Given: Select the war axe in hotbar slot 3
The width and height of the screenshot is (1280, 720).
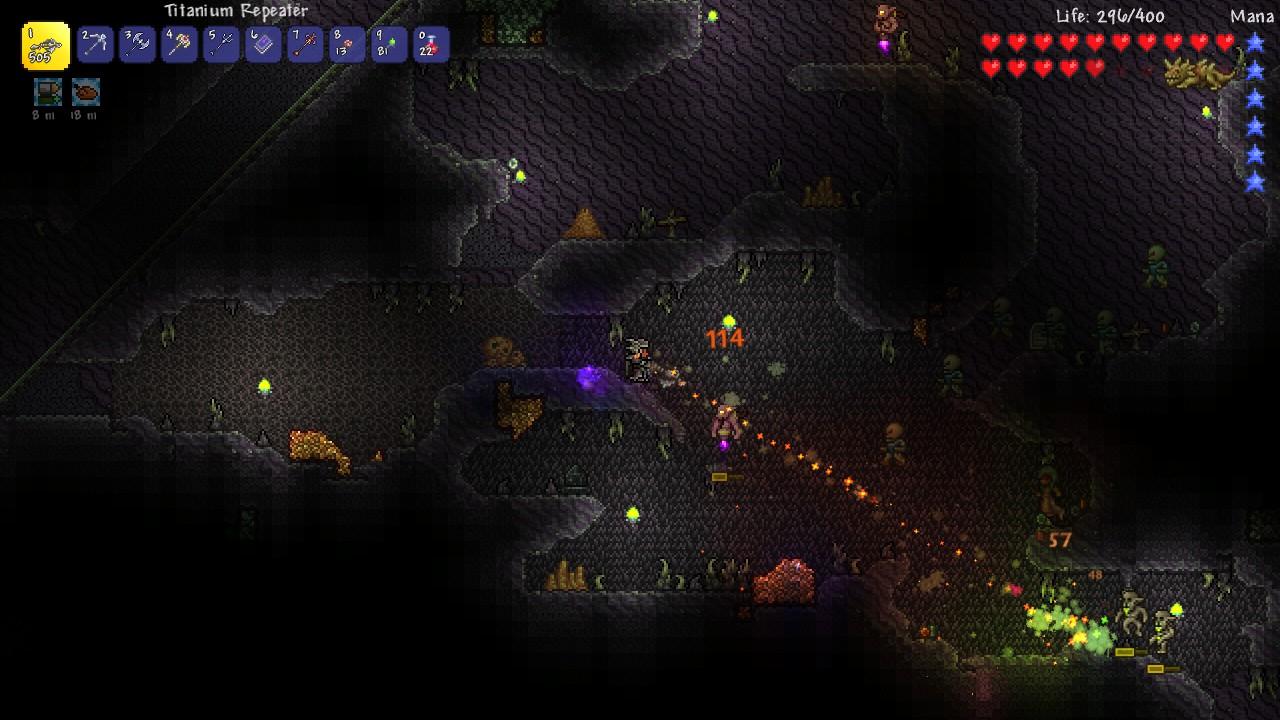Looking at the screenshot, I should click(136, 44).
